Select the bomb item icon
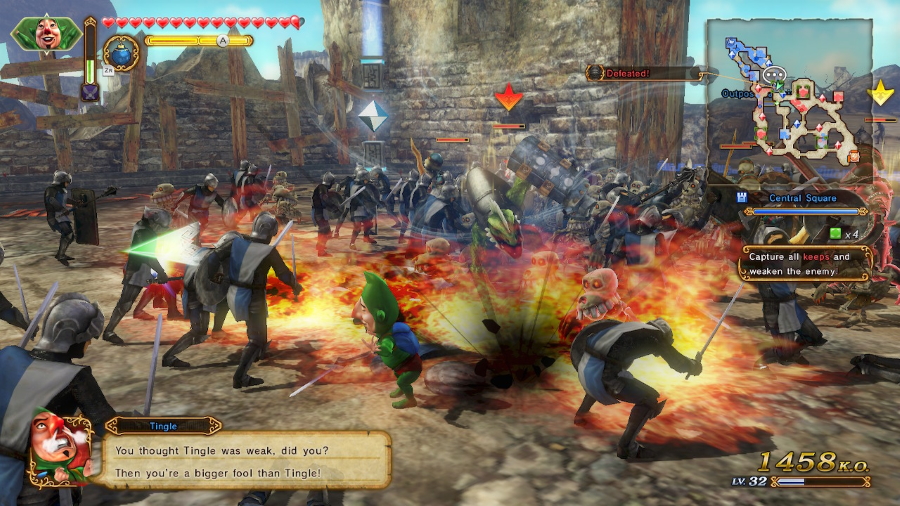 coord(122,53)
